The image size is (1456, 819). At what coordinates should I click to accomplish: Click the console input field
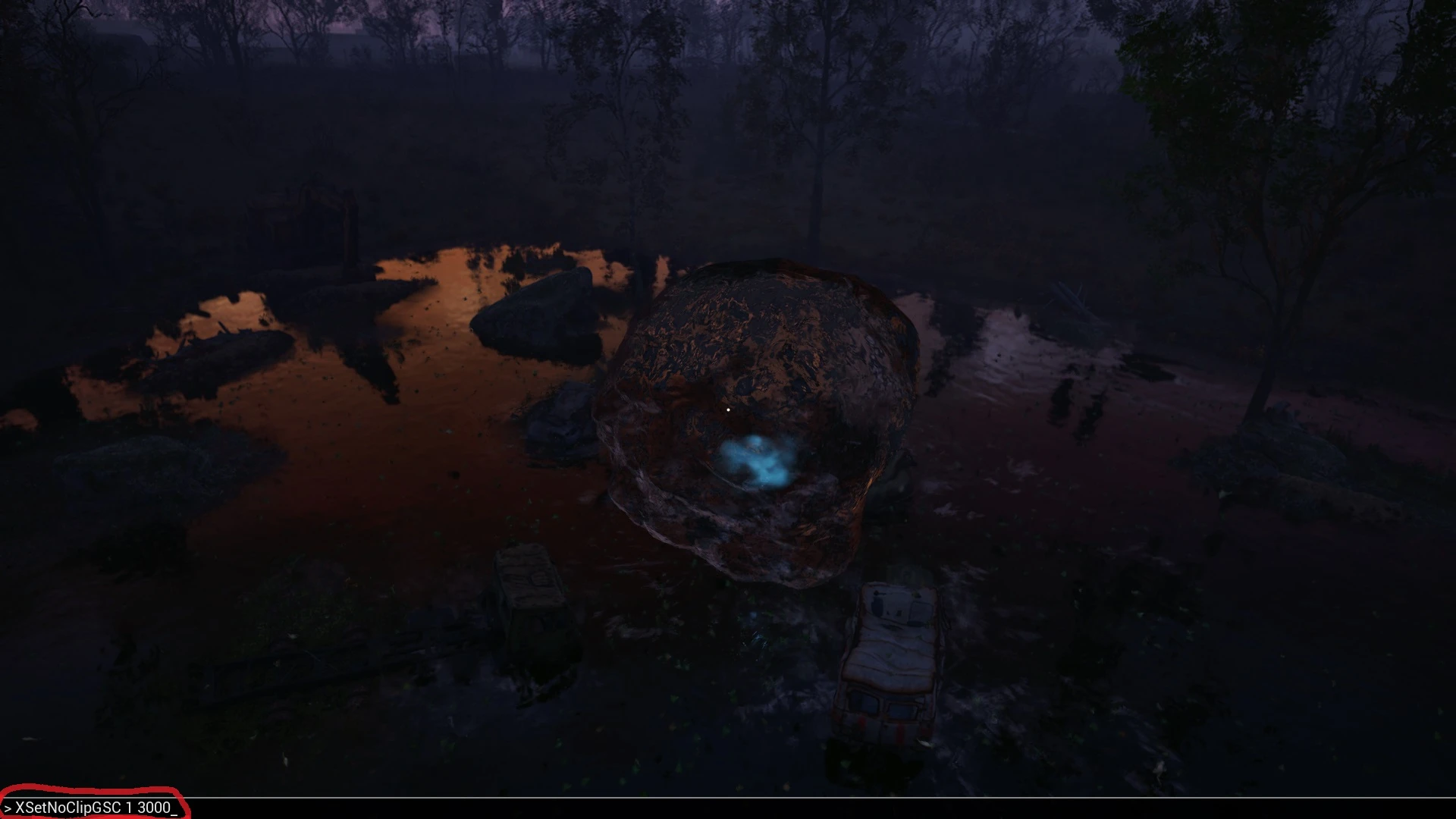tap(303, 808)
